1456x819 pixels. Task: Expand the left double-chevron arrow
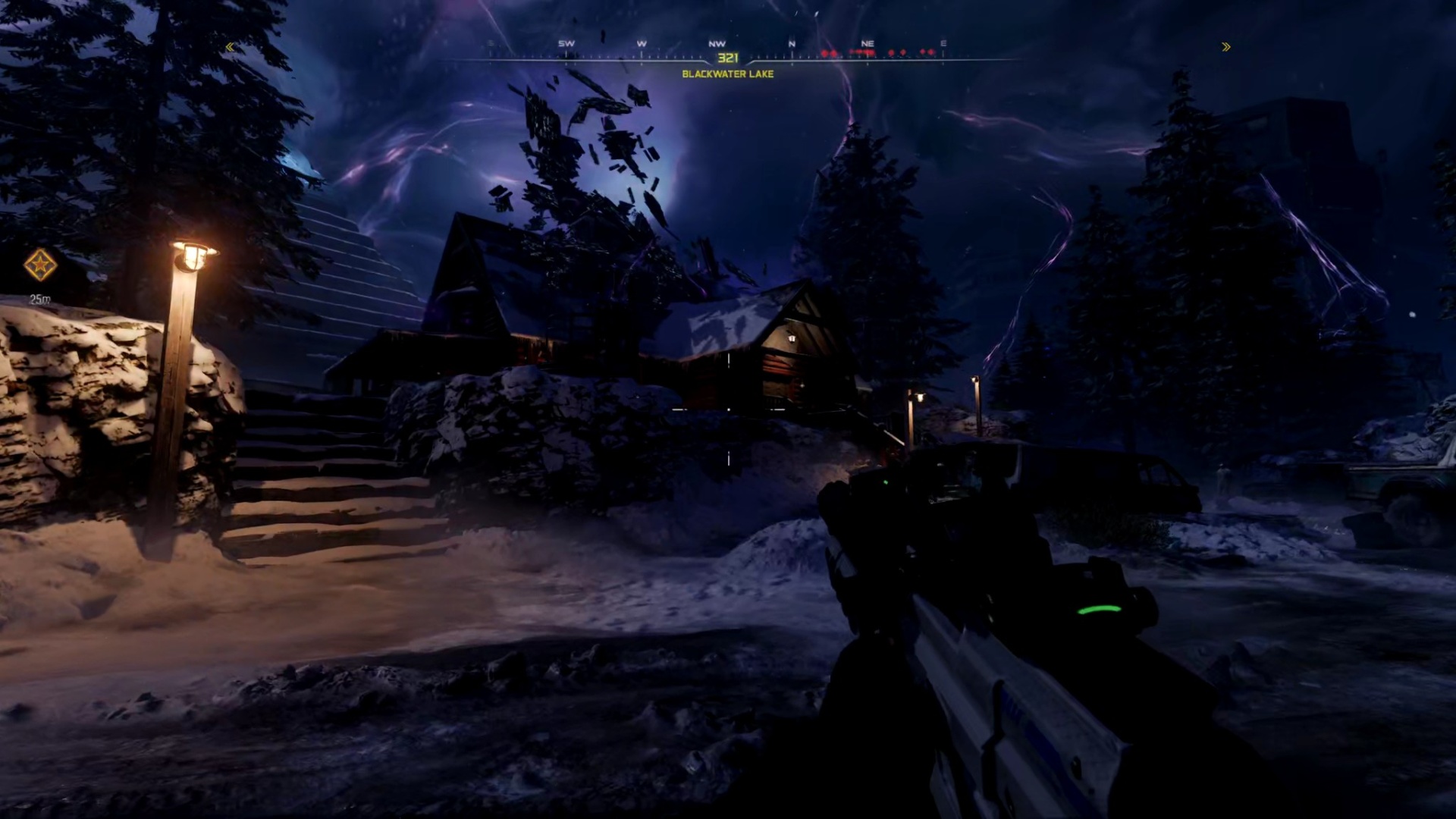click(x=230, y=47)
